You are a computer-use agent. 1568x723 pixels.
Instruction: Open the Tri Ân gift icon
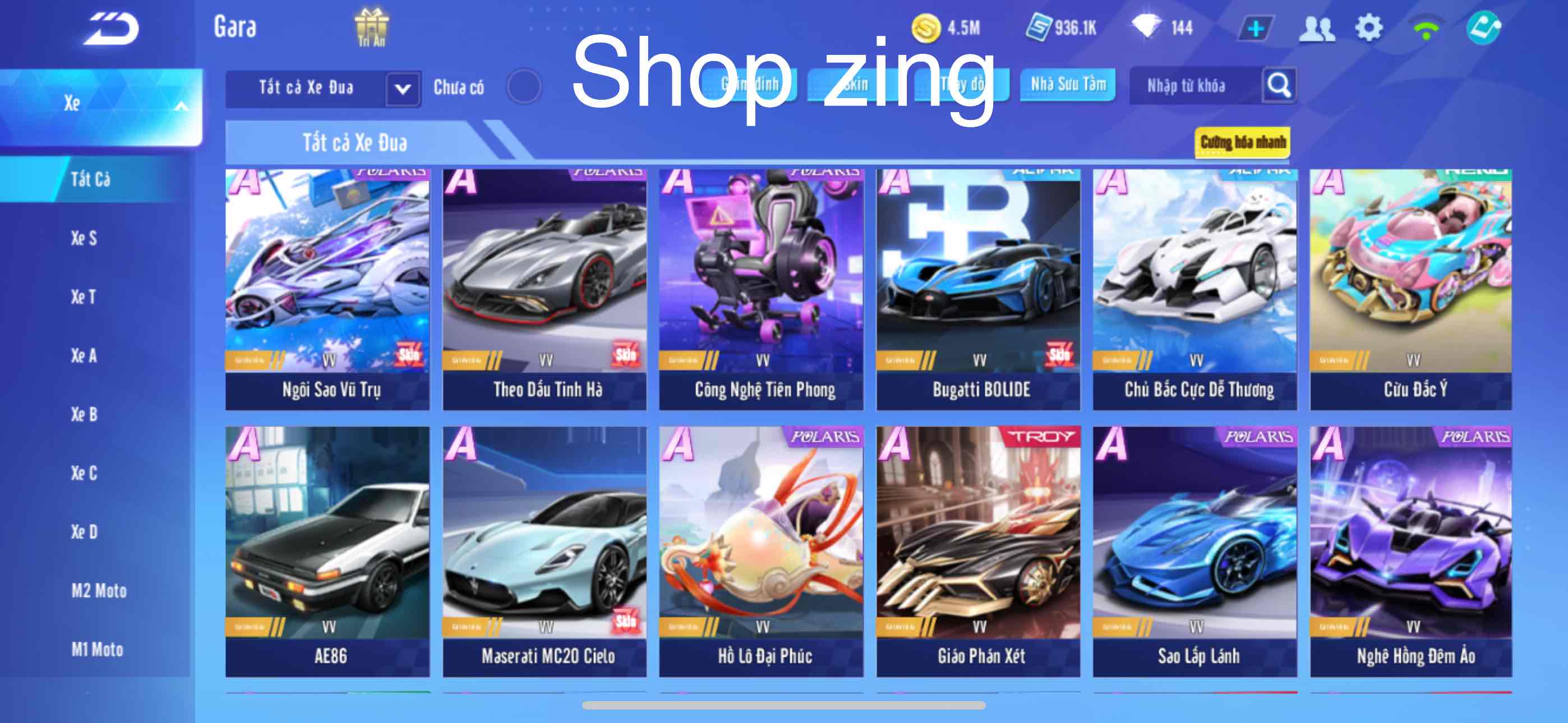click(373, 27)
